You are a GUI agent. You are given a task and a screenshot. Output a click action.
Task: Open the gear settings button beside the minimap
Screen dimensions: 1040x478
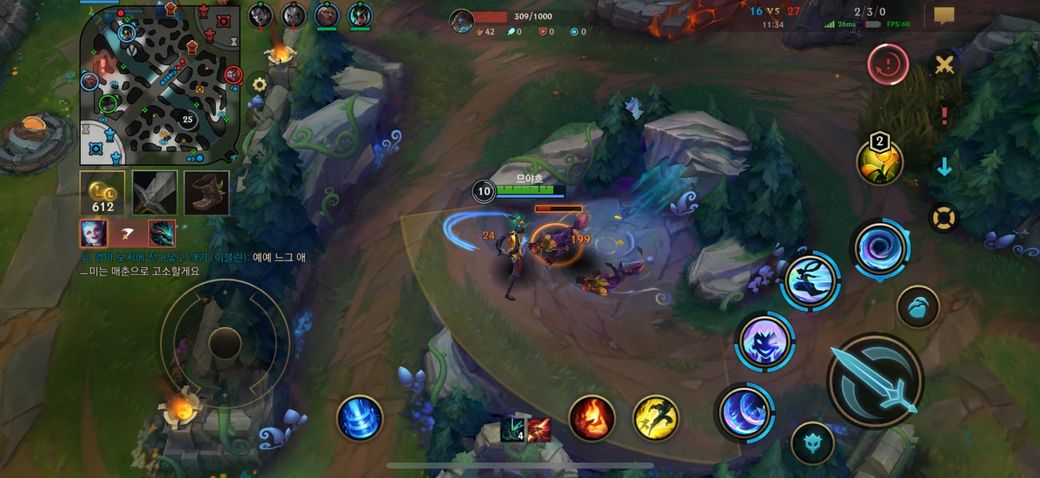(x=259, y=85)
